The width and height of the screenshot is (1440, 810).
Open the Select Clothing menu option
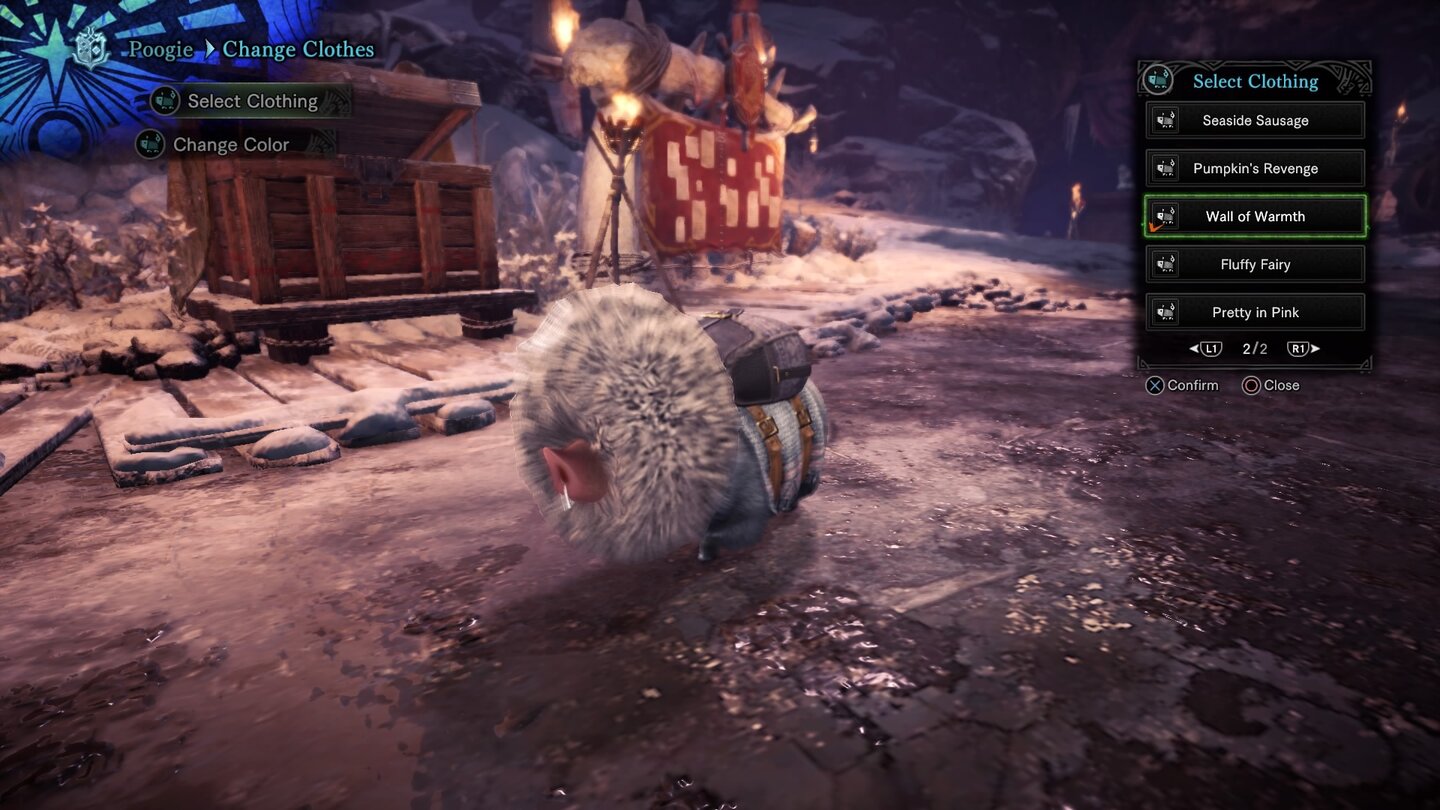pyautogui.click(x=252, y=101)
